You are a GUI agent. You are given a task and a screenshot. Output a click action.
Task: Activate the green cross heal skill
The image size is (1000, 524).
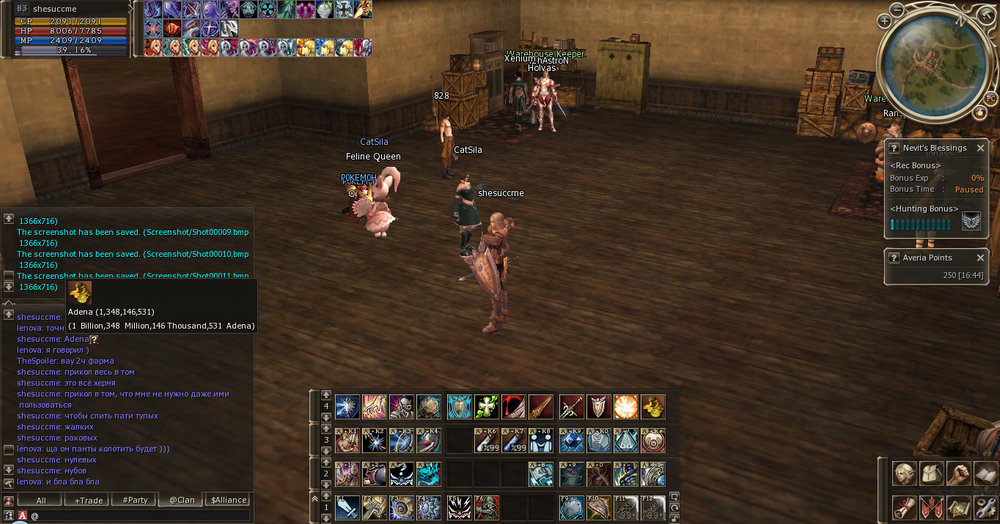click(x=487, y=406)
